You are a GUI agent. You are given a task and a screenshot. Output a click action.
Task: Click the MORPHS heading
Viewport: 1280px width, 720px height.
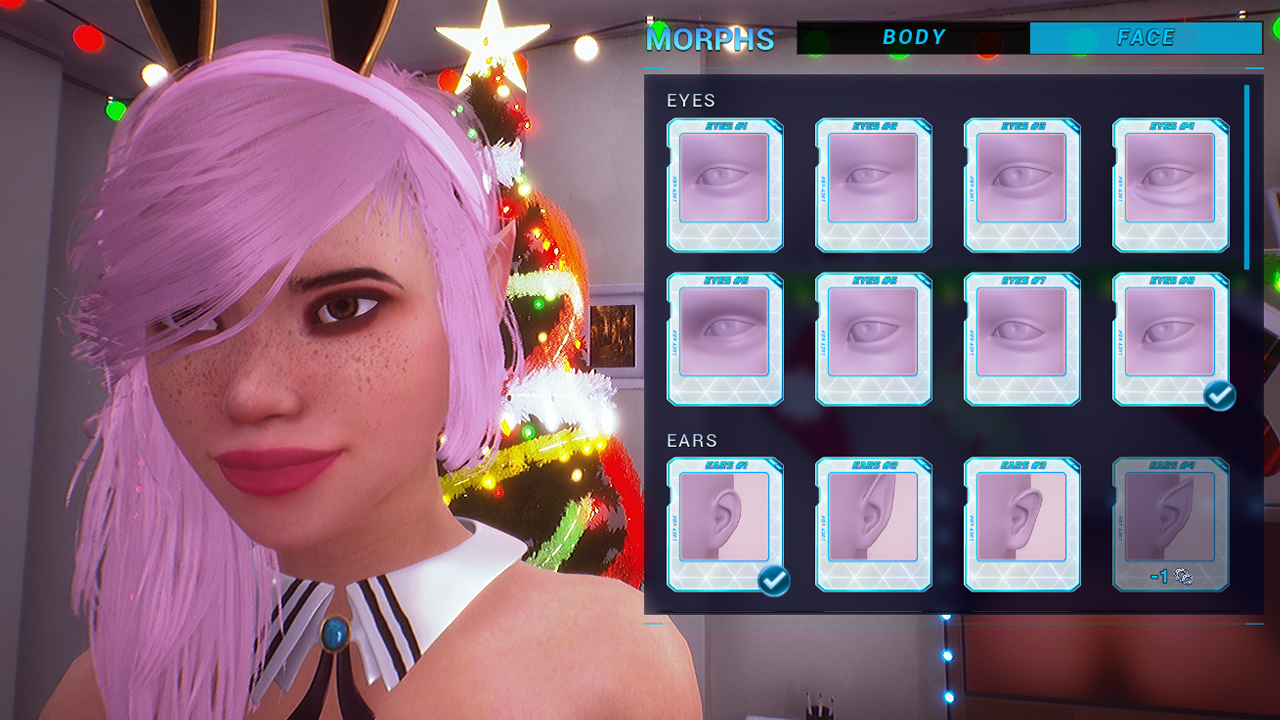[712, 38]
